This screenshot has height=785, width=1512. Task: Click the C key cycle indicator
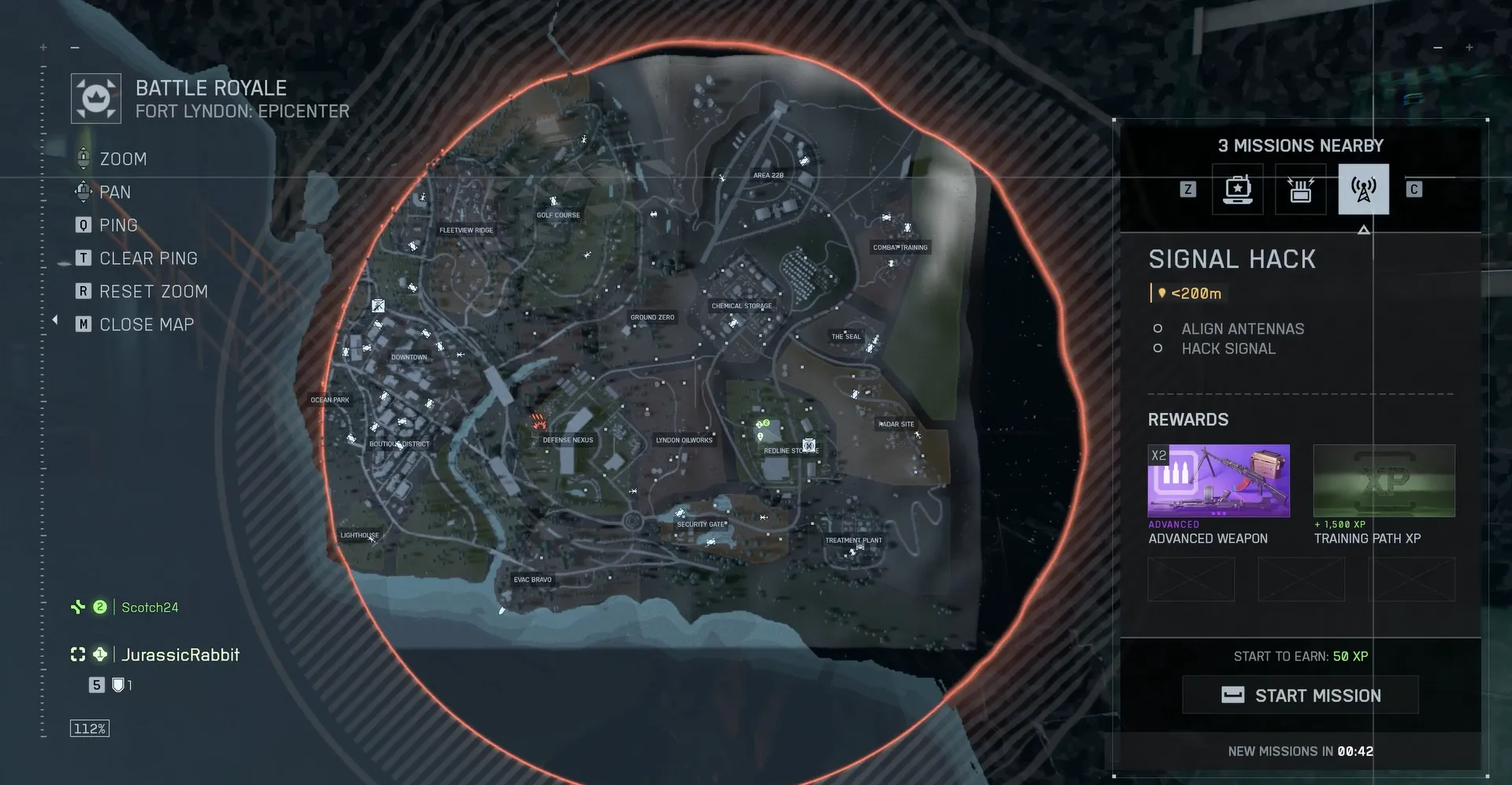pos(1414,189)
